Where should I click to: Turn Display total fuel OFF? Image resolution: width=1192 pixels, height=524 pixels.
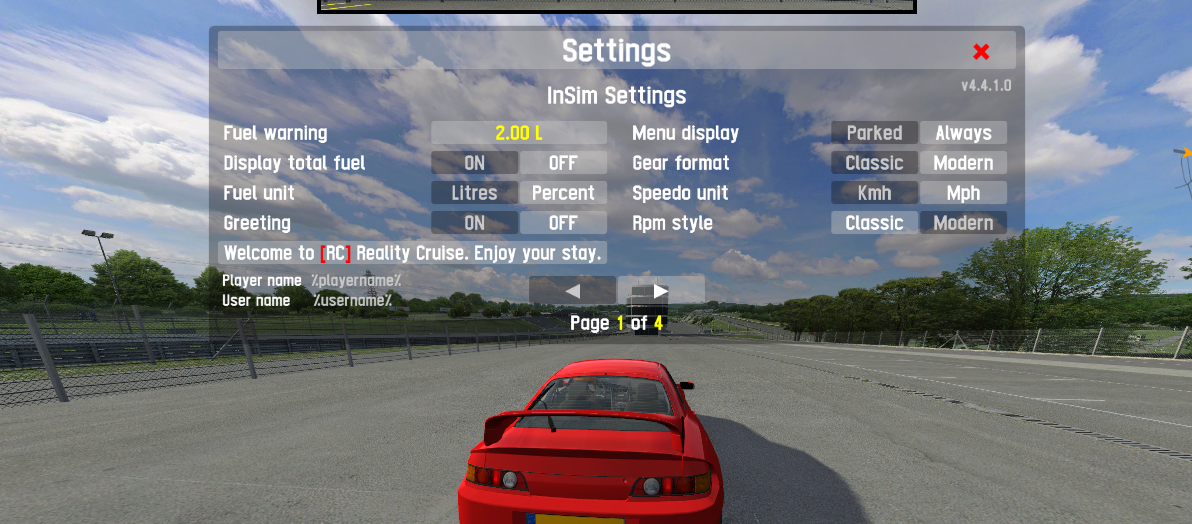click(563, 163)
